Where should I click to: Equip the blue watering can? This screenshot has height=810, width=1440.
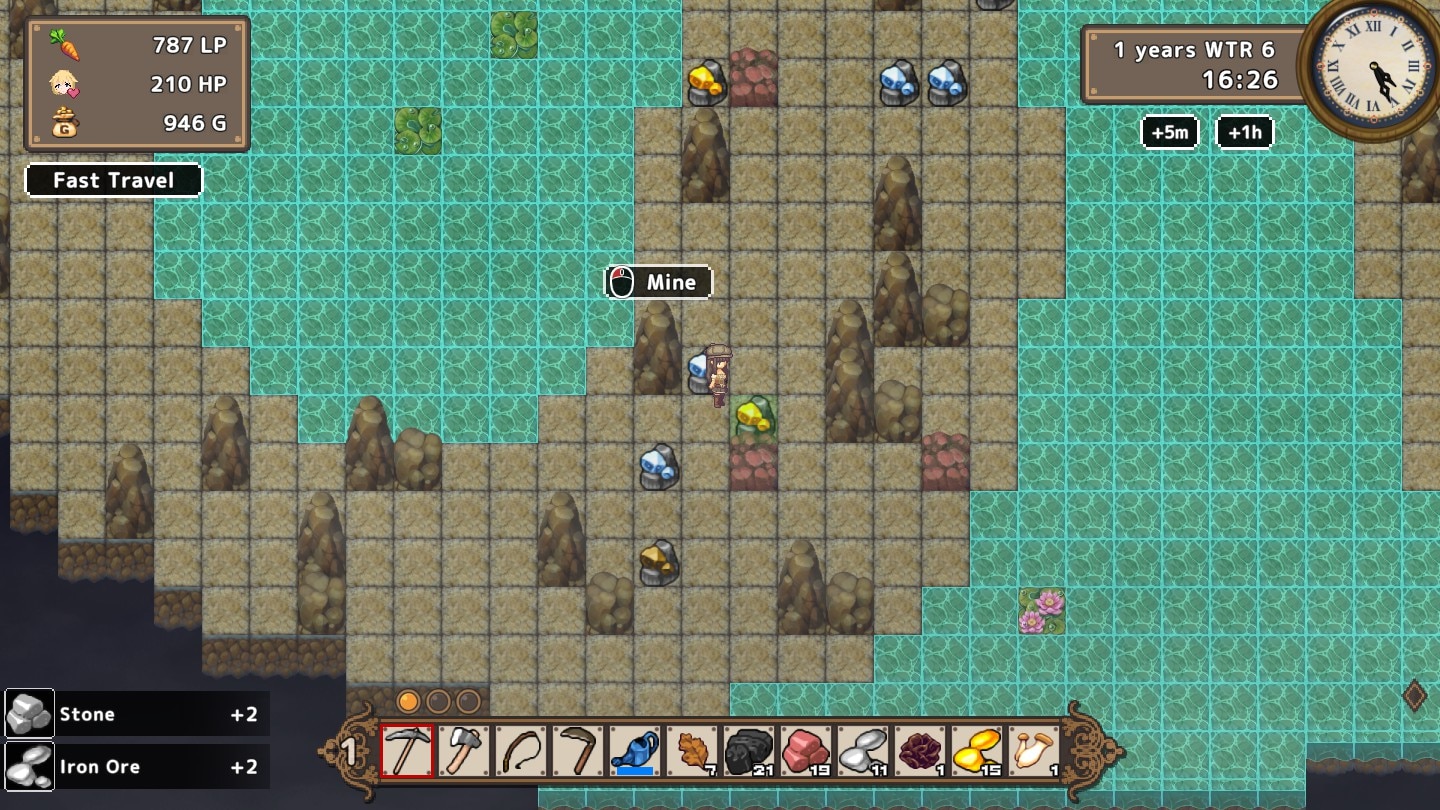(635, 751)
